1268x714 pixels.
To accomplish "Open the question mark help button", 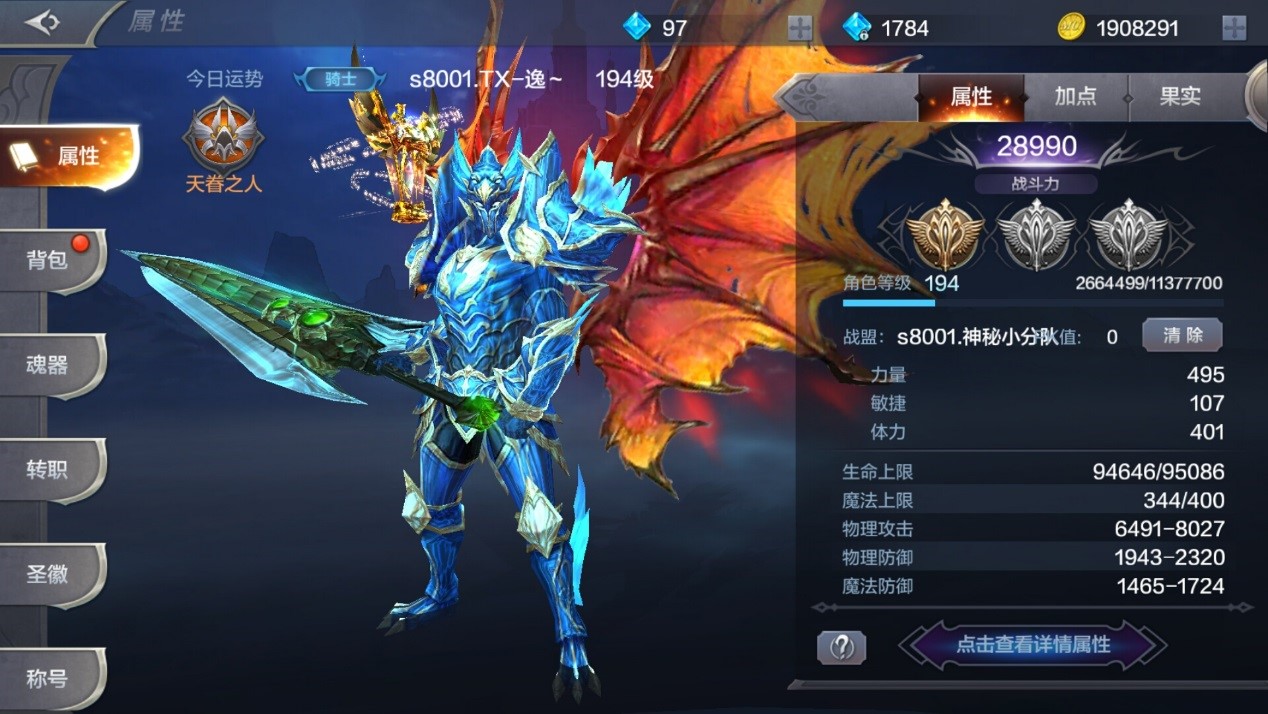I will [x=841, y=647].
